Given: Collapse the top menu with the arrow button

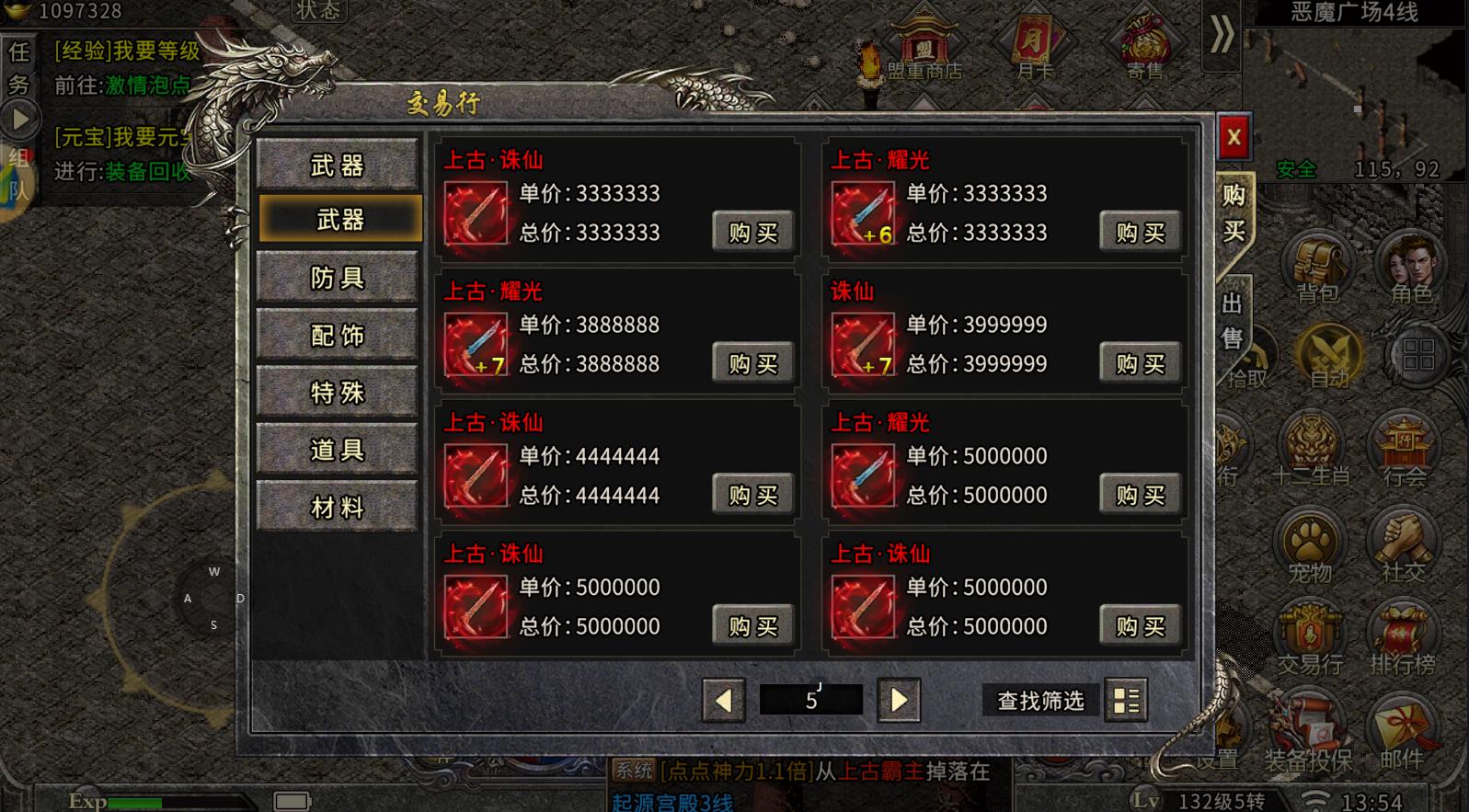Looking at the screenshot, I should pyautogui.click(x=1222, y=37).
